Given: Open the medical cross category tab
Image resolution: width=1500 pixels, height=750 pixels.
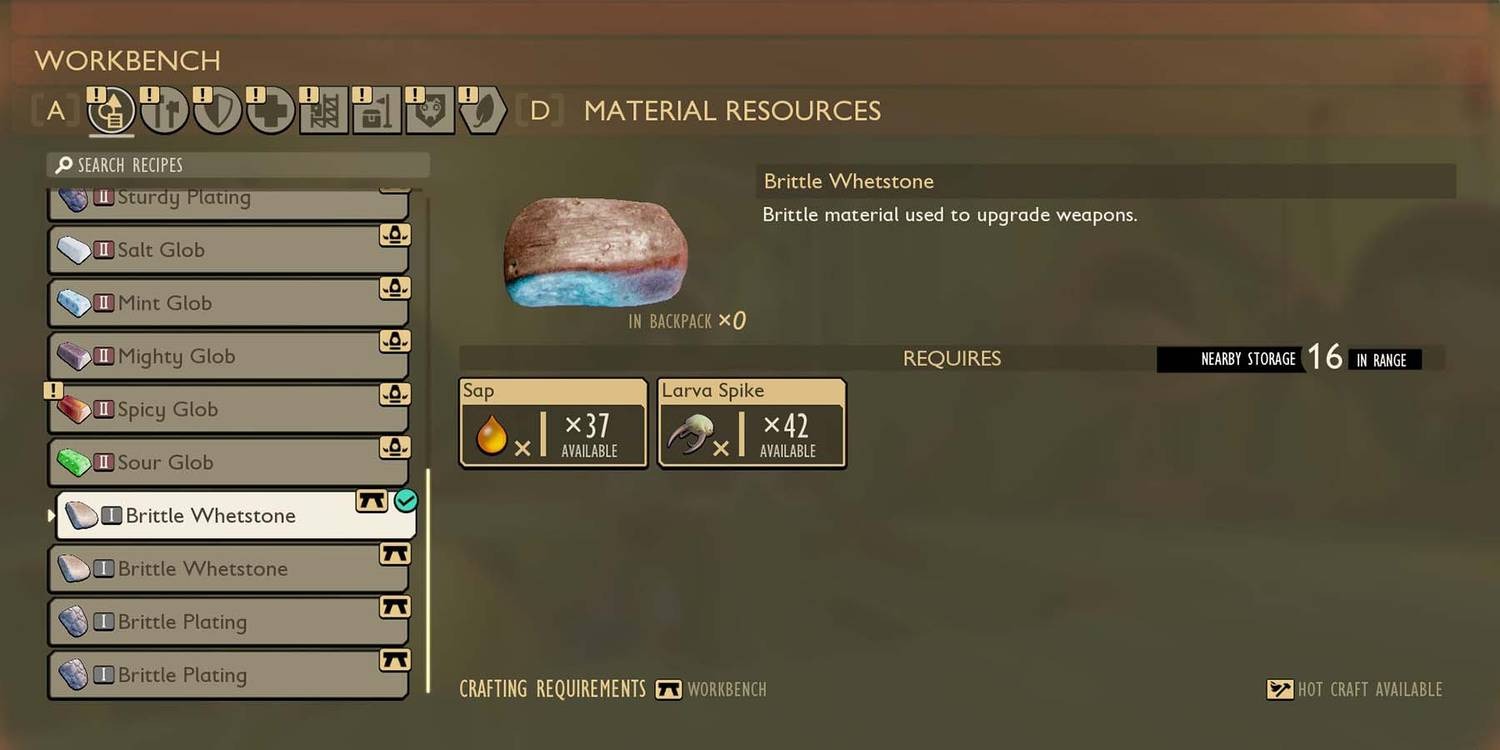Looking at the screenshot, I should (x=270, y=111).
